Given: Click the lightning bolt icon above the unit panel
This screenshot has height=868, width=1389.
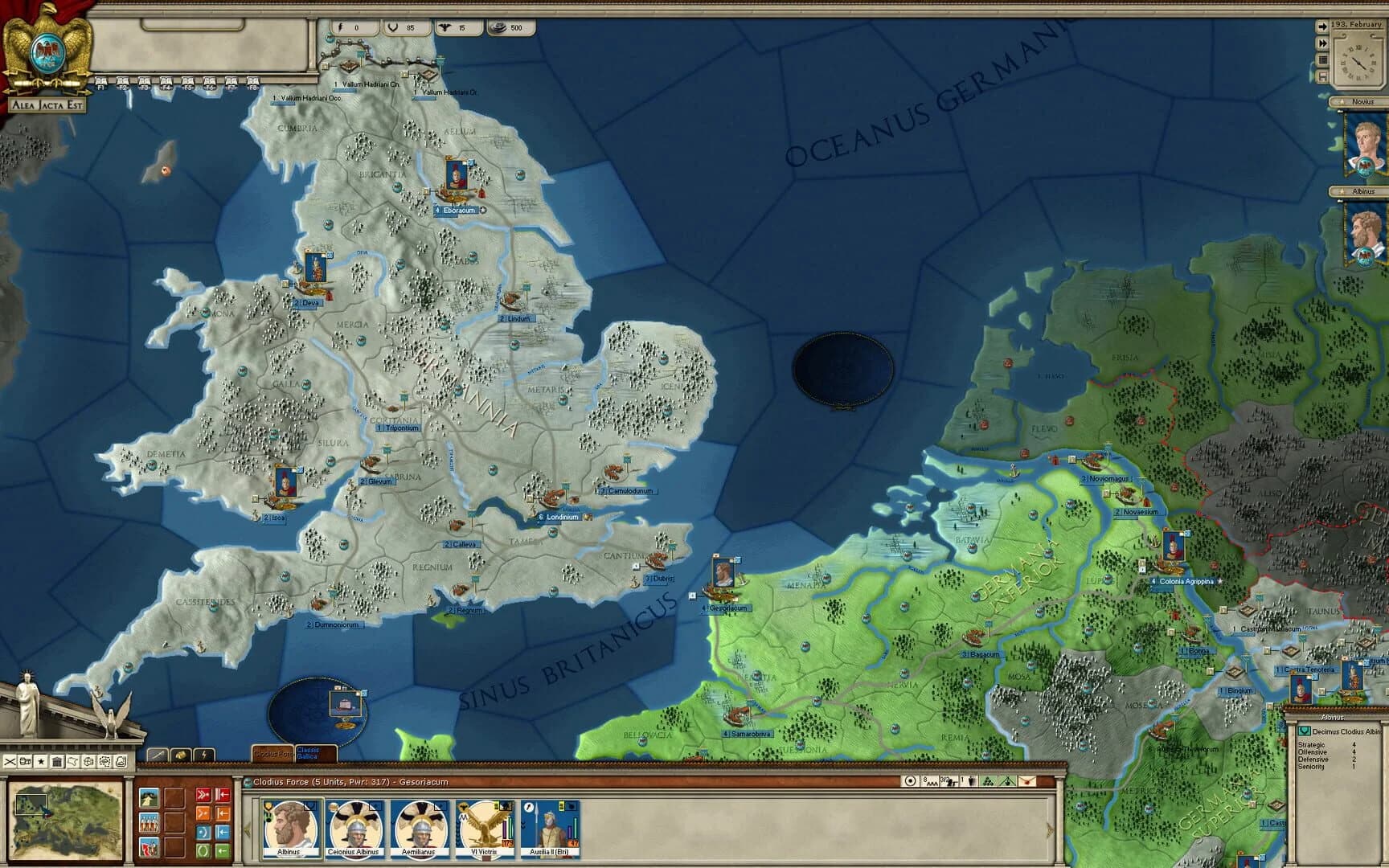Looking at the screenshot, I should coord(203,755).
